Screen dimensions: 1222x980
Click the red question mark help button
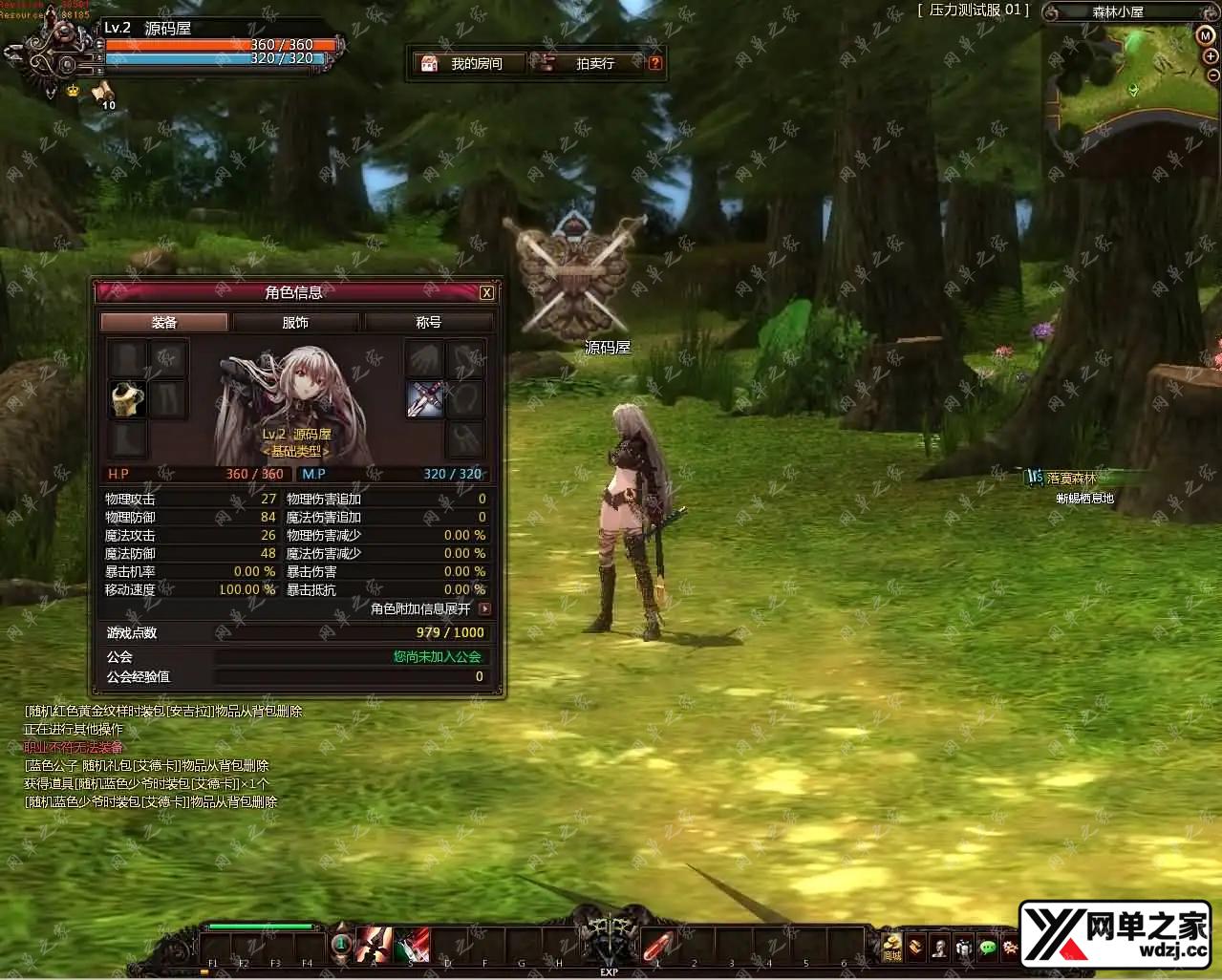pyautogui.click(x=654, y=64)
